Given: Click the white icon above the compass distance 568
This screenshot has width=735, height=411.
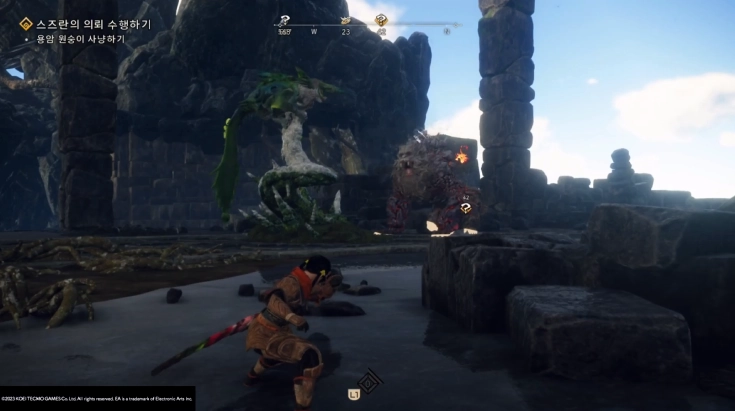Looking at the screenshot, I should pyautogui.click(x=284, y=19).
